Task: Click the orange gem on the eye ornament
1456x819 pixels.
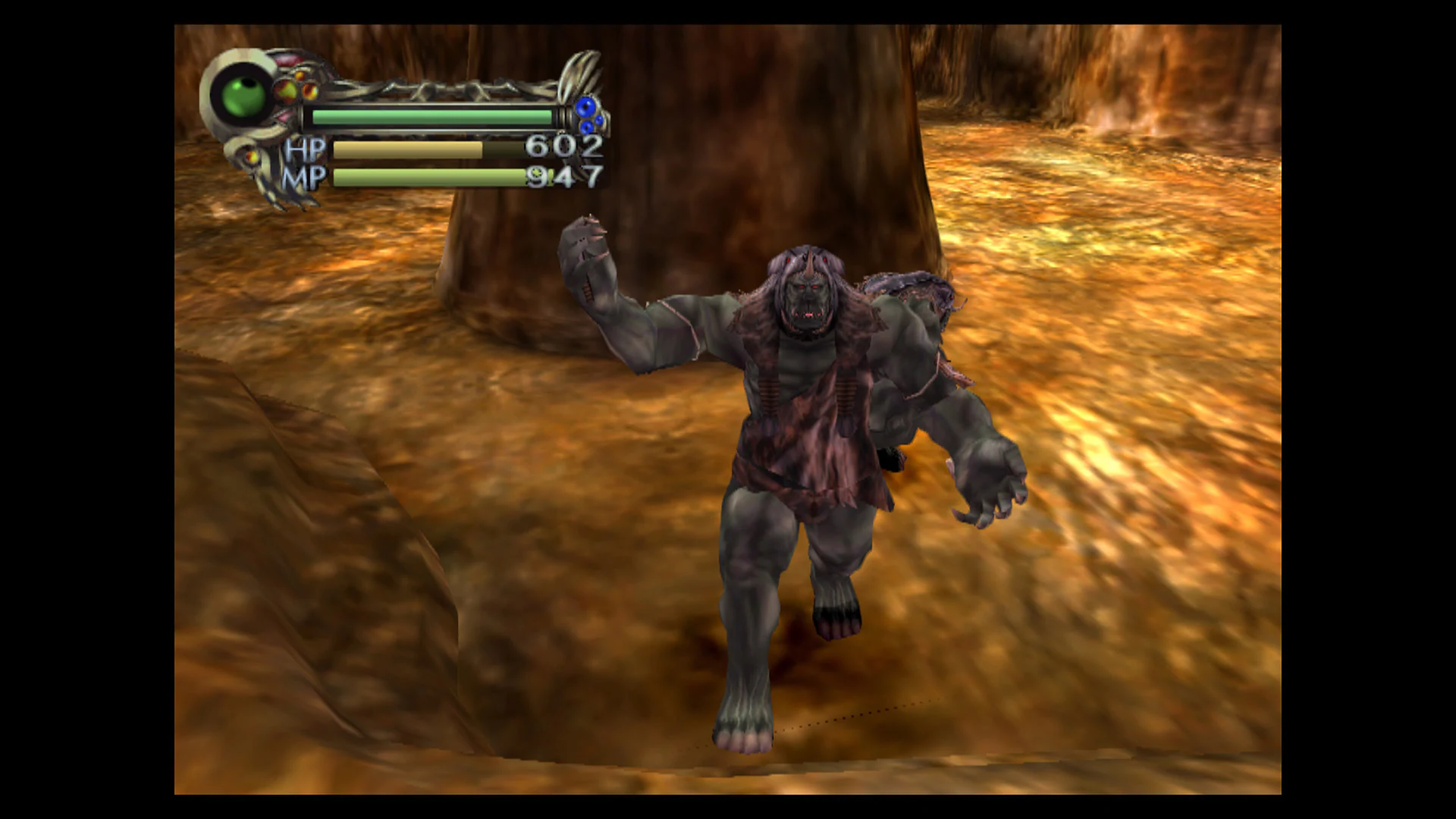Action: 309,92
